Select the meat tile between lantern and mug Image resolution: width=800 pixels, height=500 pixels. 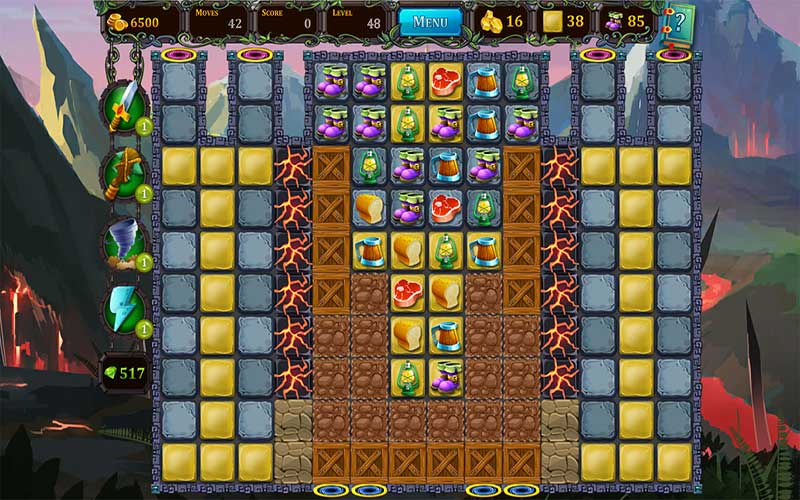coord(446,82)
